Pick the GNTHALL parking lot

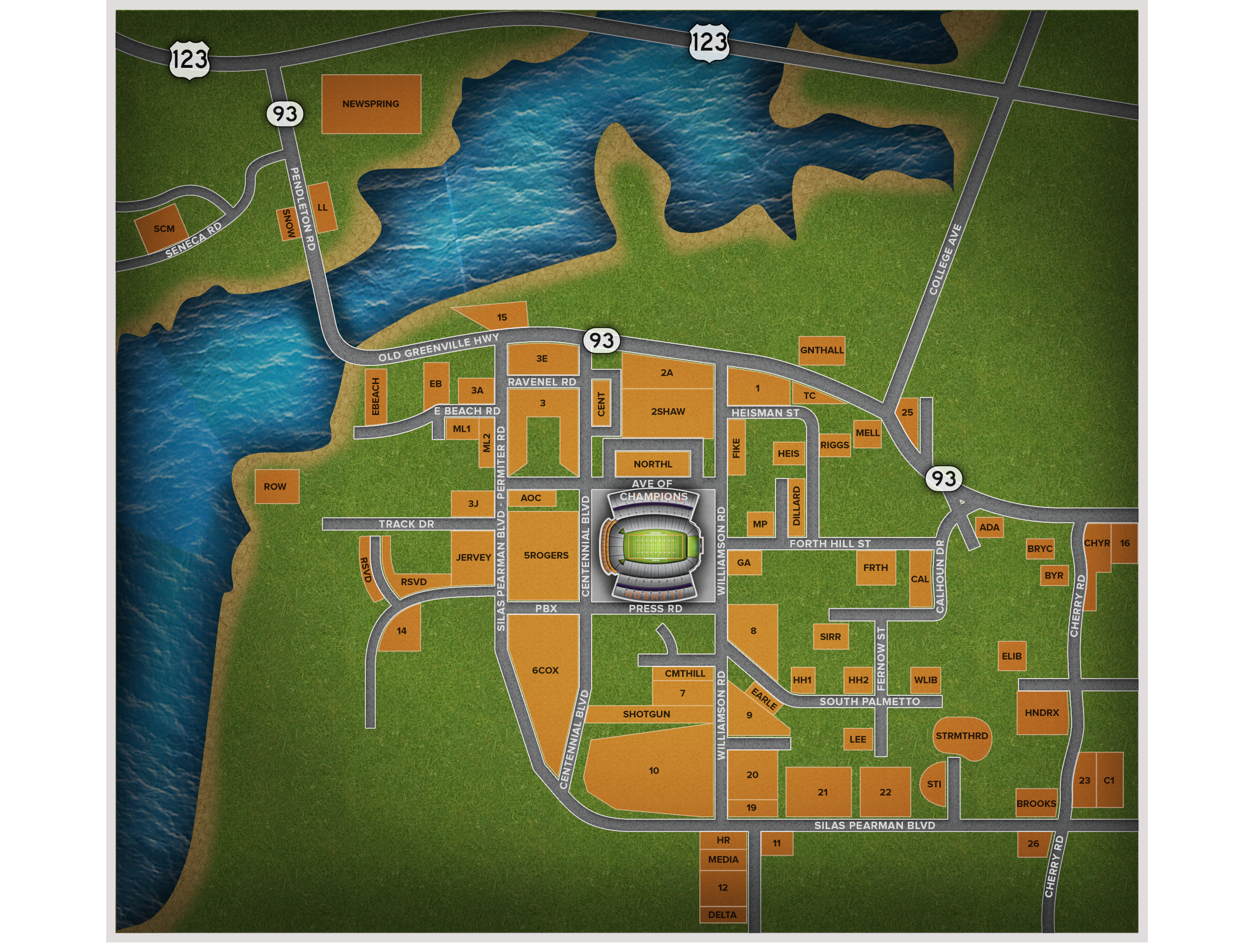(822, 350)
